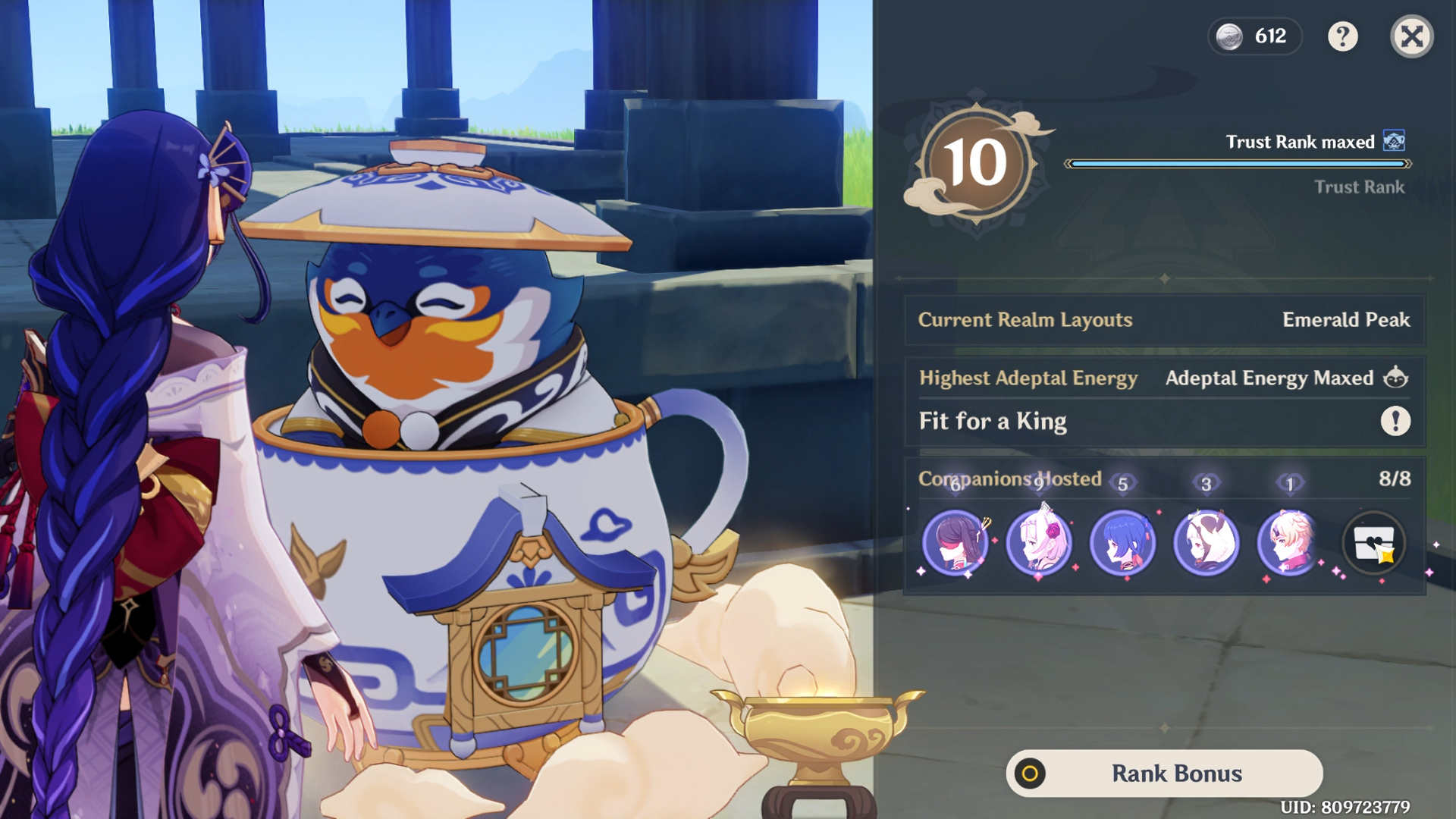The height and width of the screenshot is (819, 1456).
Task: Open the Emerald Peak layout selector
Action: [1346, 319]
